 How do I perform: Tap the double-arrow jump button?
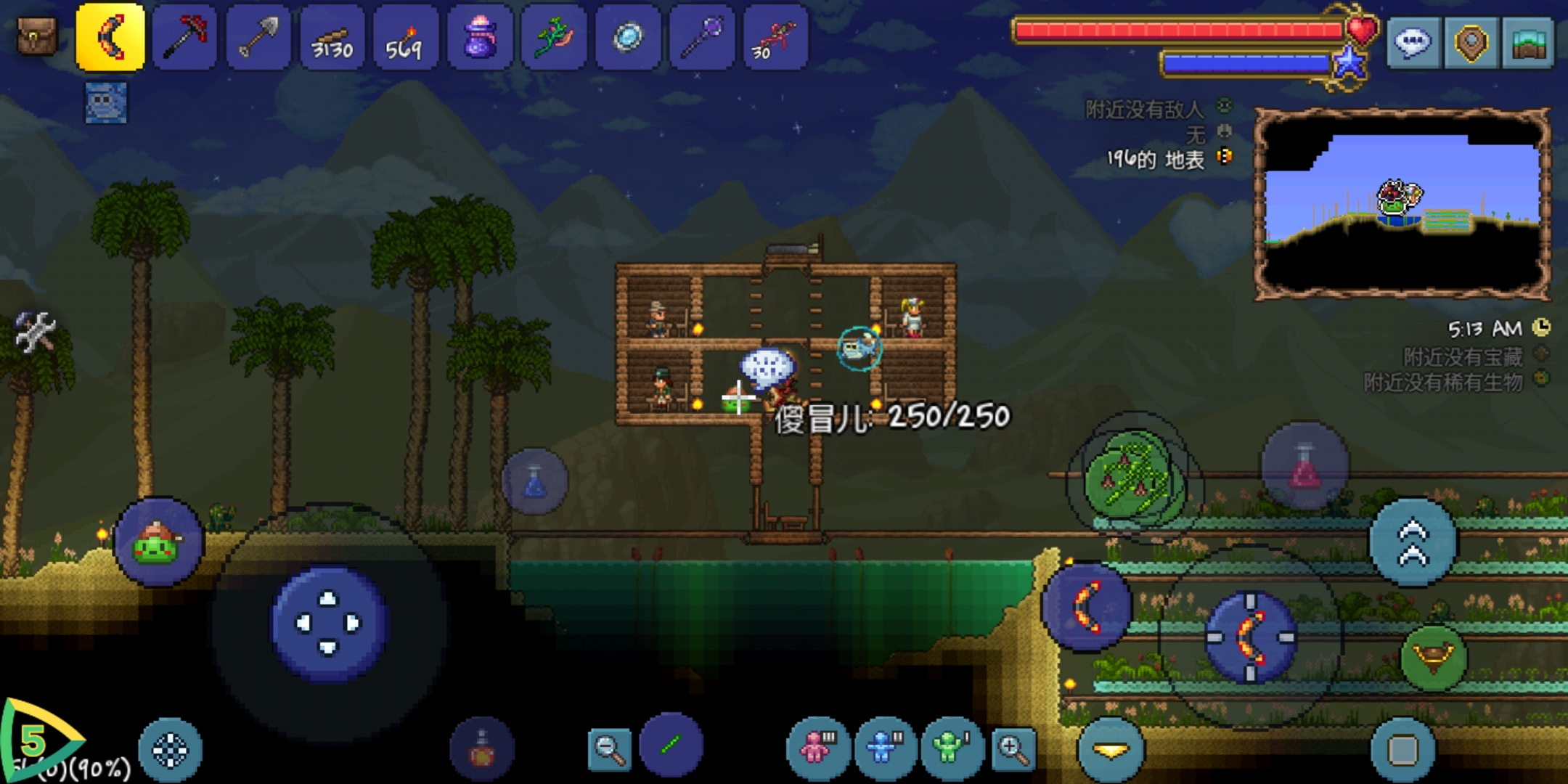pos(1413,542)
